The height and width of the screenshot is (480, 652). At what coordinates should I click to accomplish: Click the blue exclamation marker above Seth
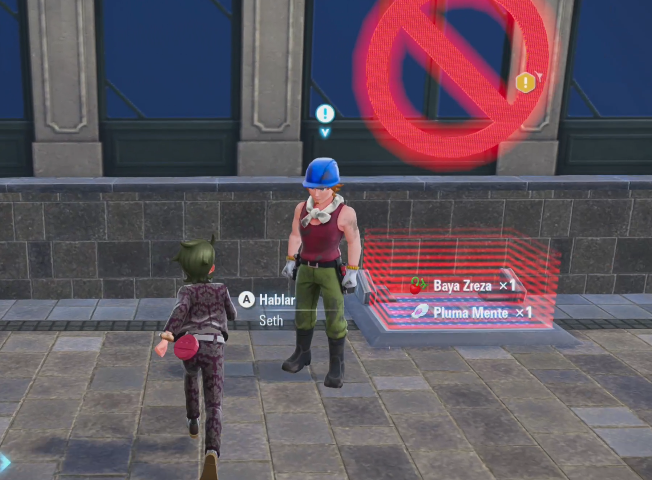coord(324,114)
